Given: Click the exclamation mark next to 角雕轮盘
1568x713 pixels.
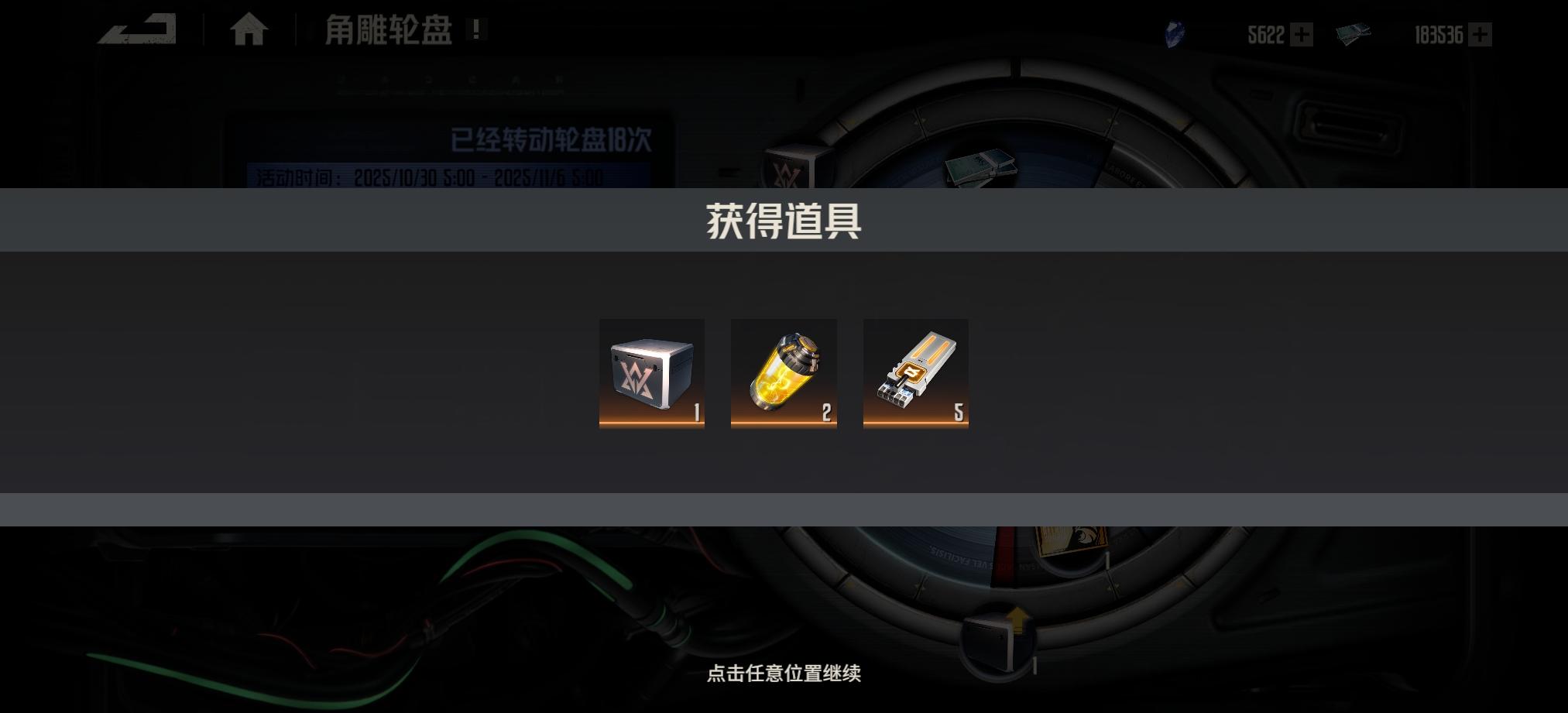Looking at the screenshot, I should 474,31.
